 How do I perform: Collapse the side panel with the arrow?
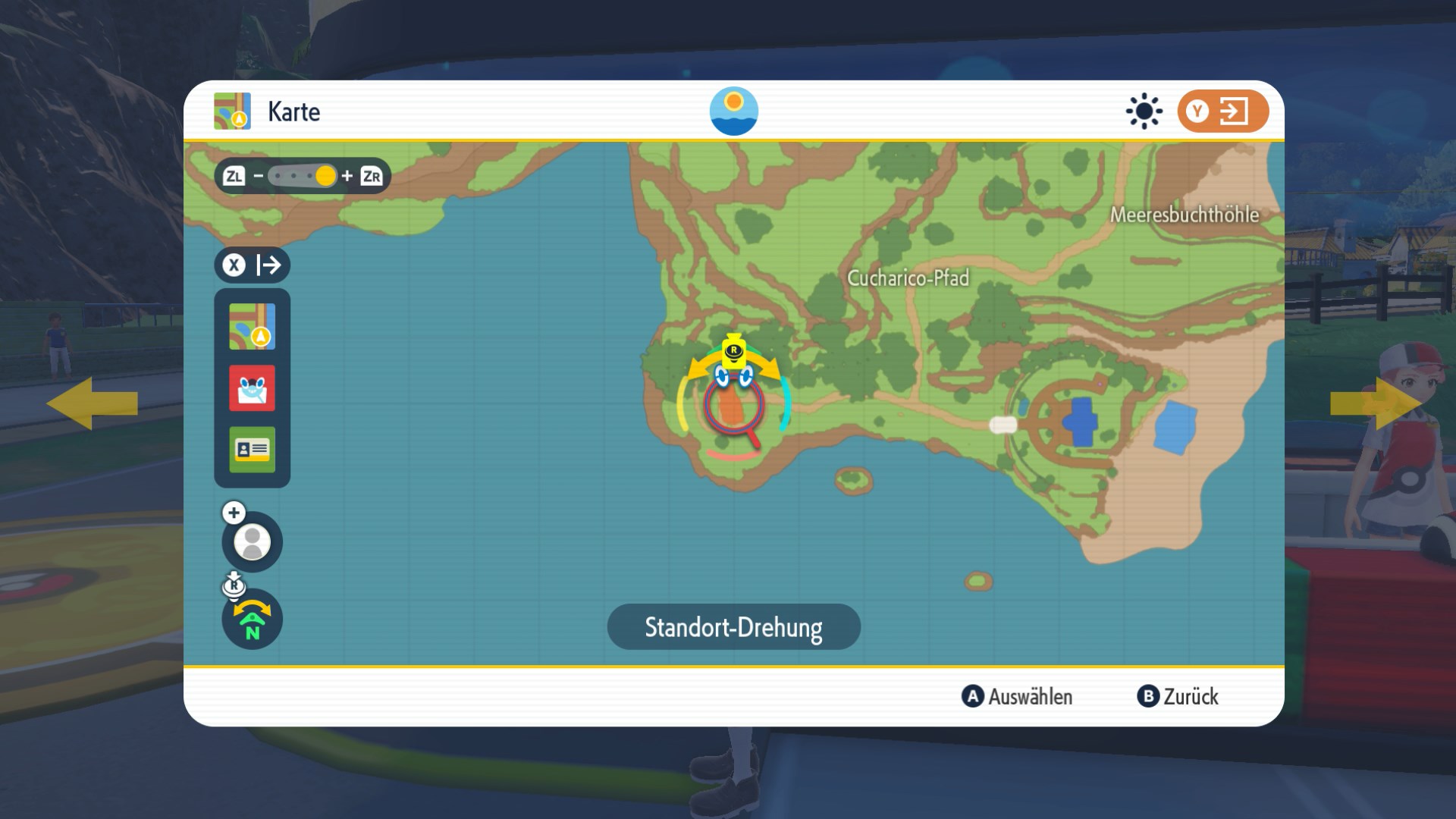tap(252, 265)
